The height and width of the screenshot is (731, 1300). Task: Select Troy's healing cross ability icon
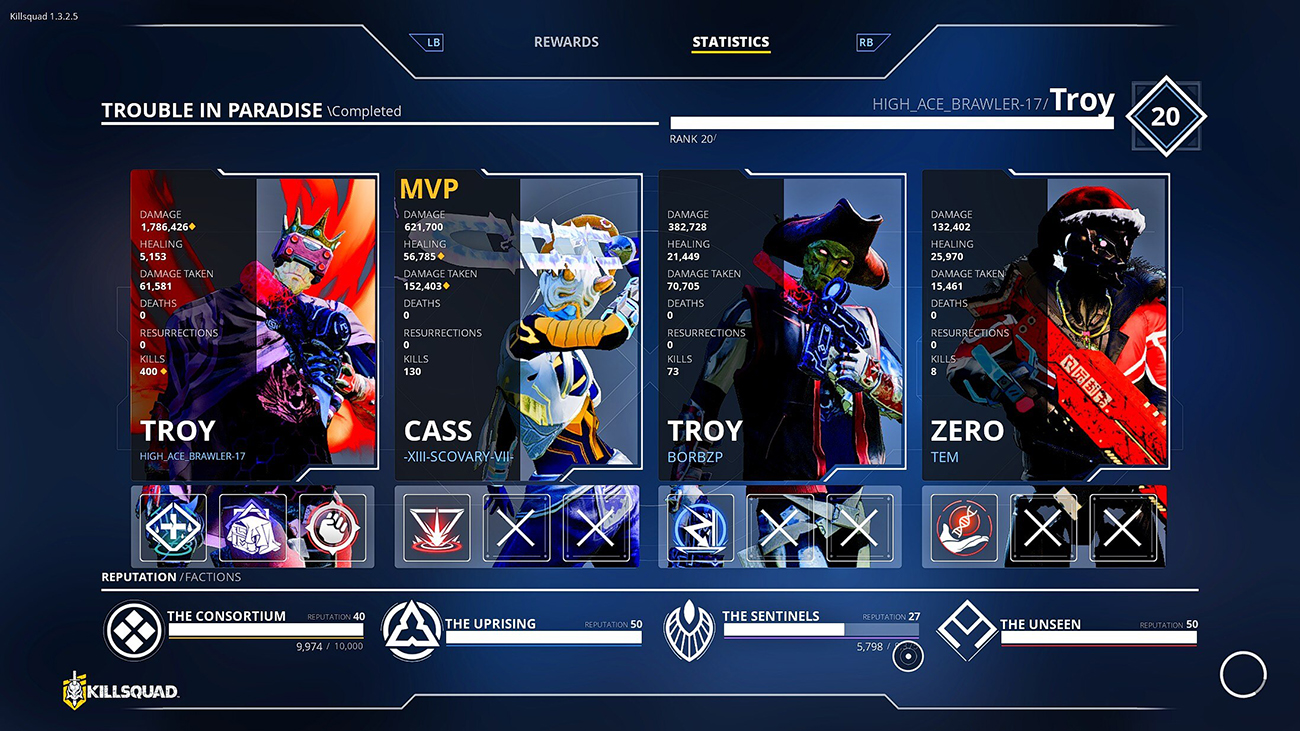click(x=171, y=525)
